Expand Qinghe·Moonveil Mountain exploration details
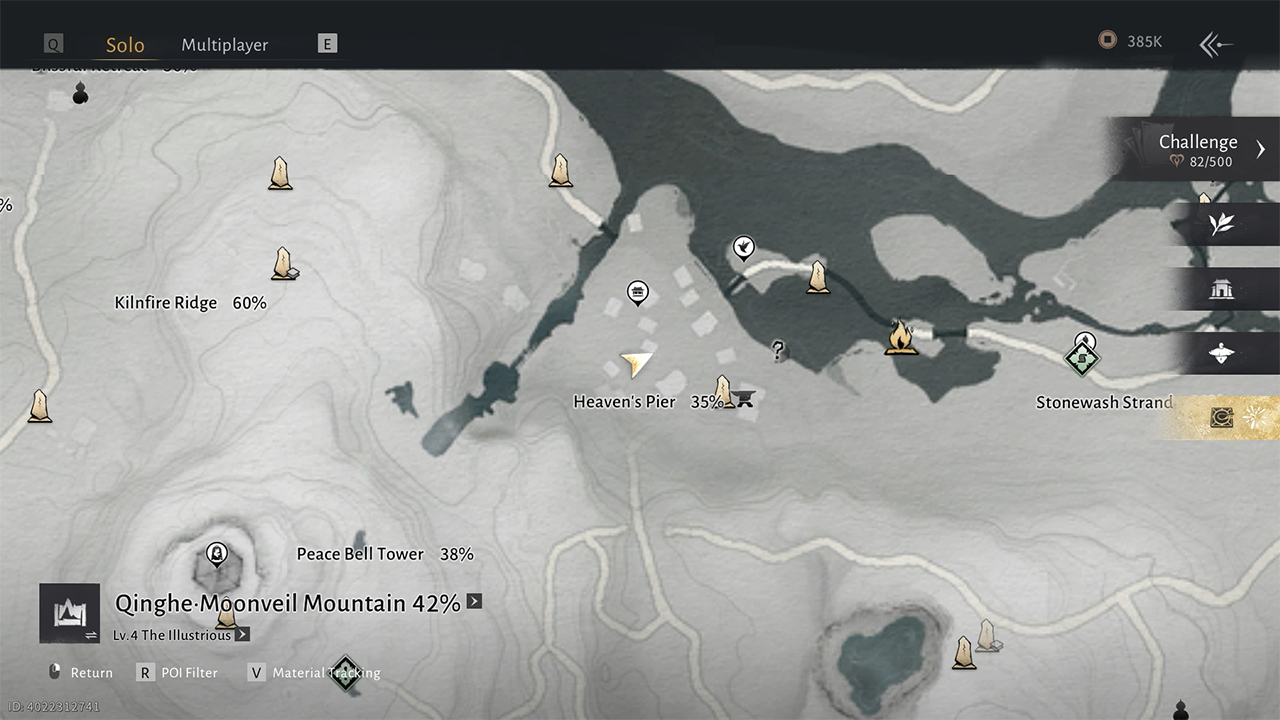This screenshot has height=720, width=1280. click(x=474, y=602)
